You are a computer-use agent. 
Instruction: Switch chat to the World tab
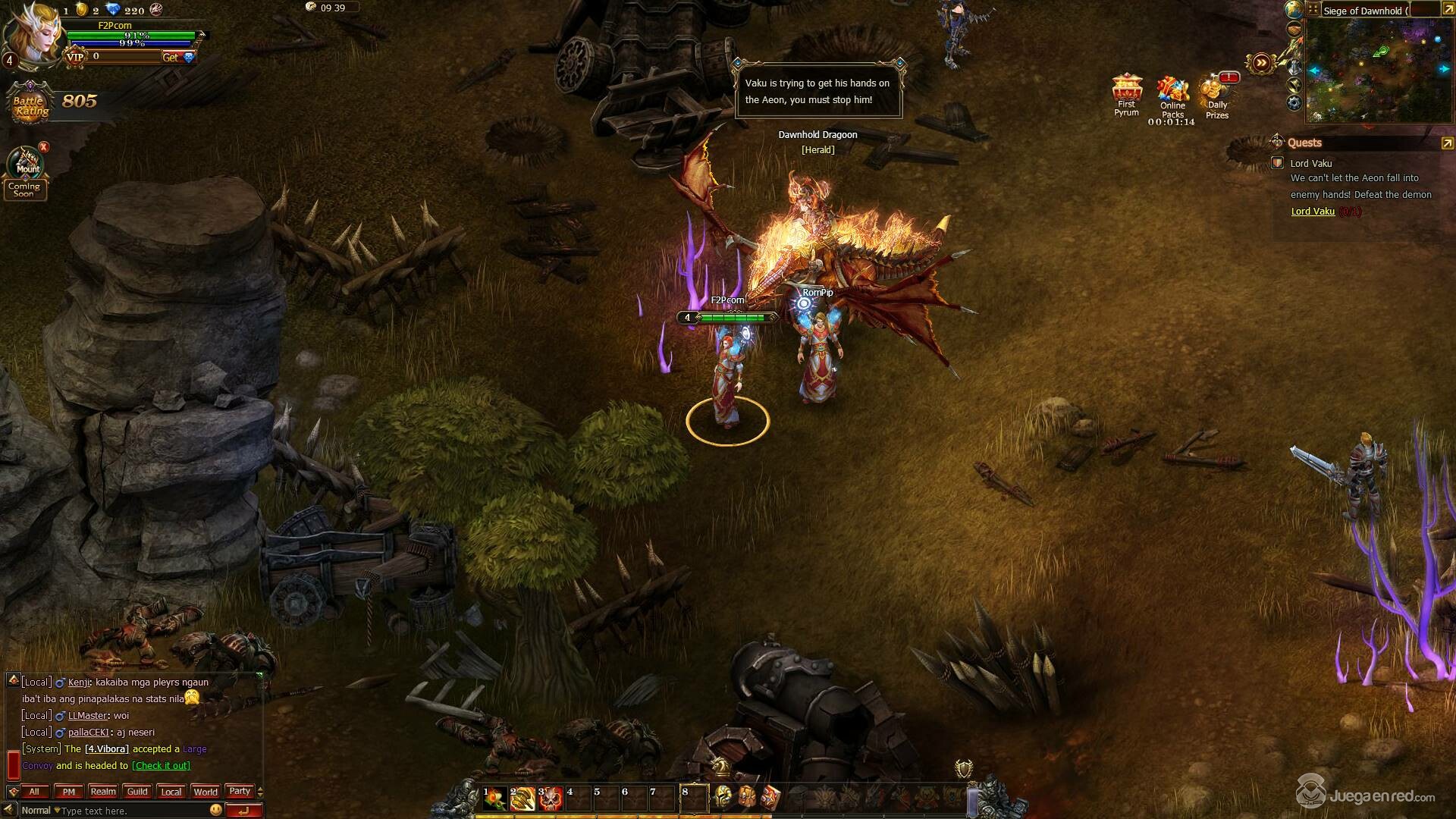coord(206,792)
